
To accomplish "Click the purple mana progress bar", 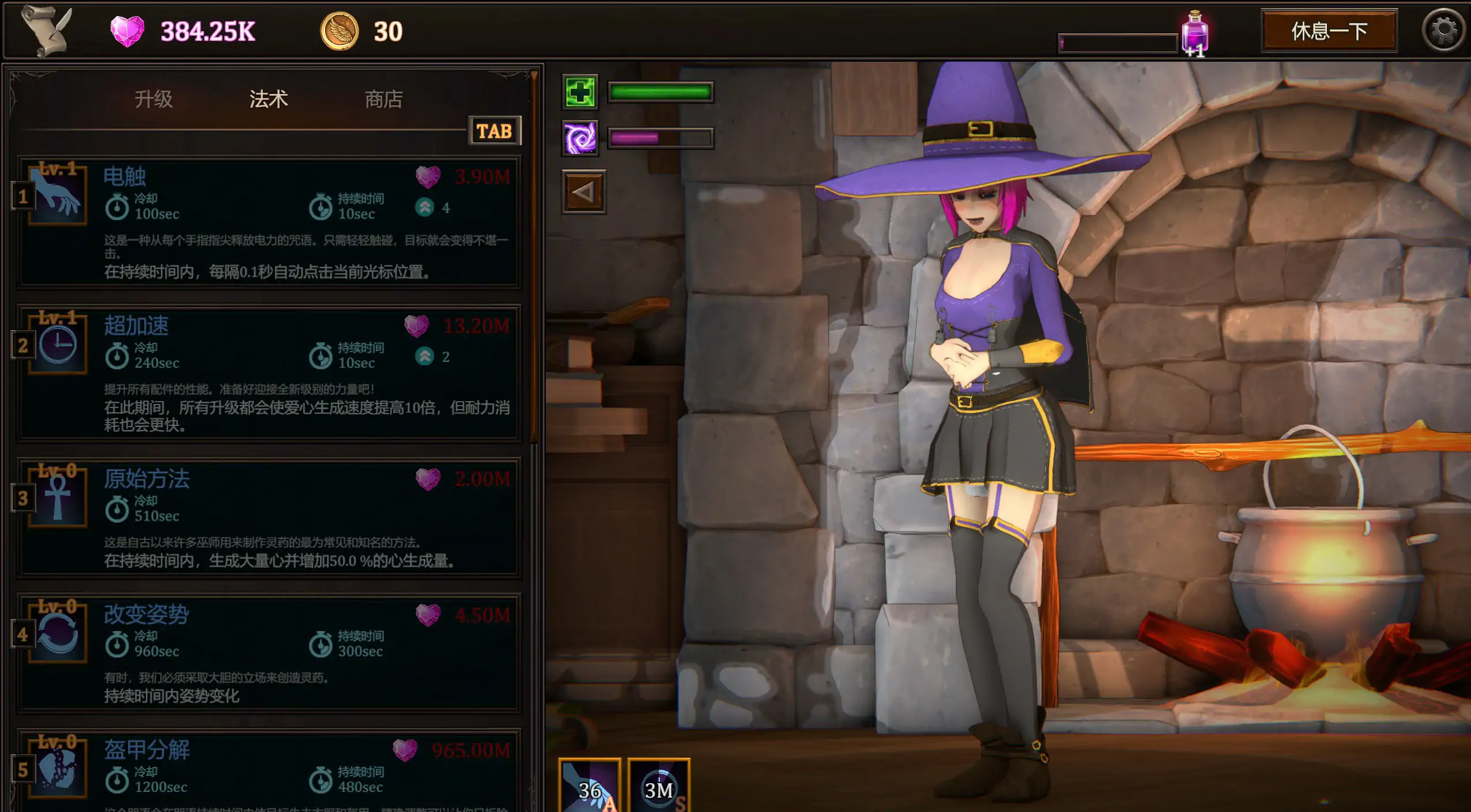I will point(660,137).
